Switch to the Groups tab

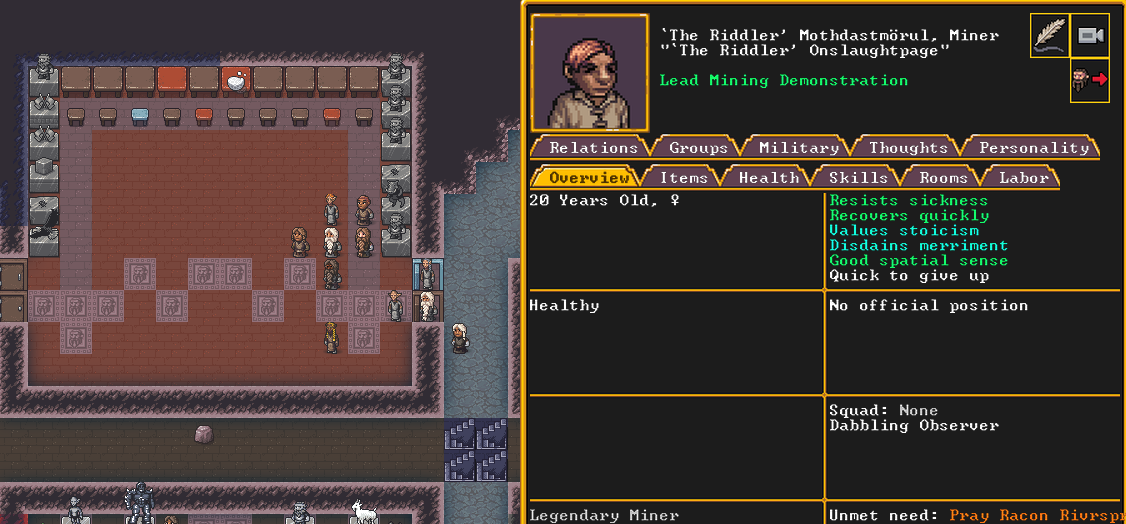(x=698, y=148)
